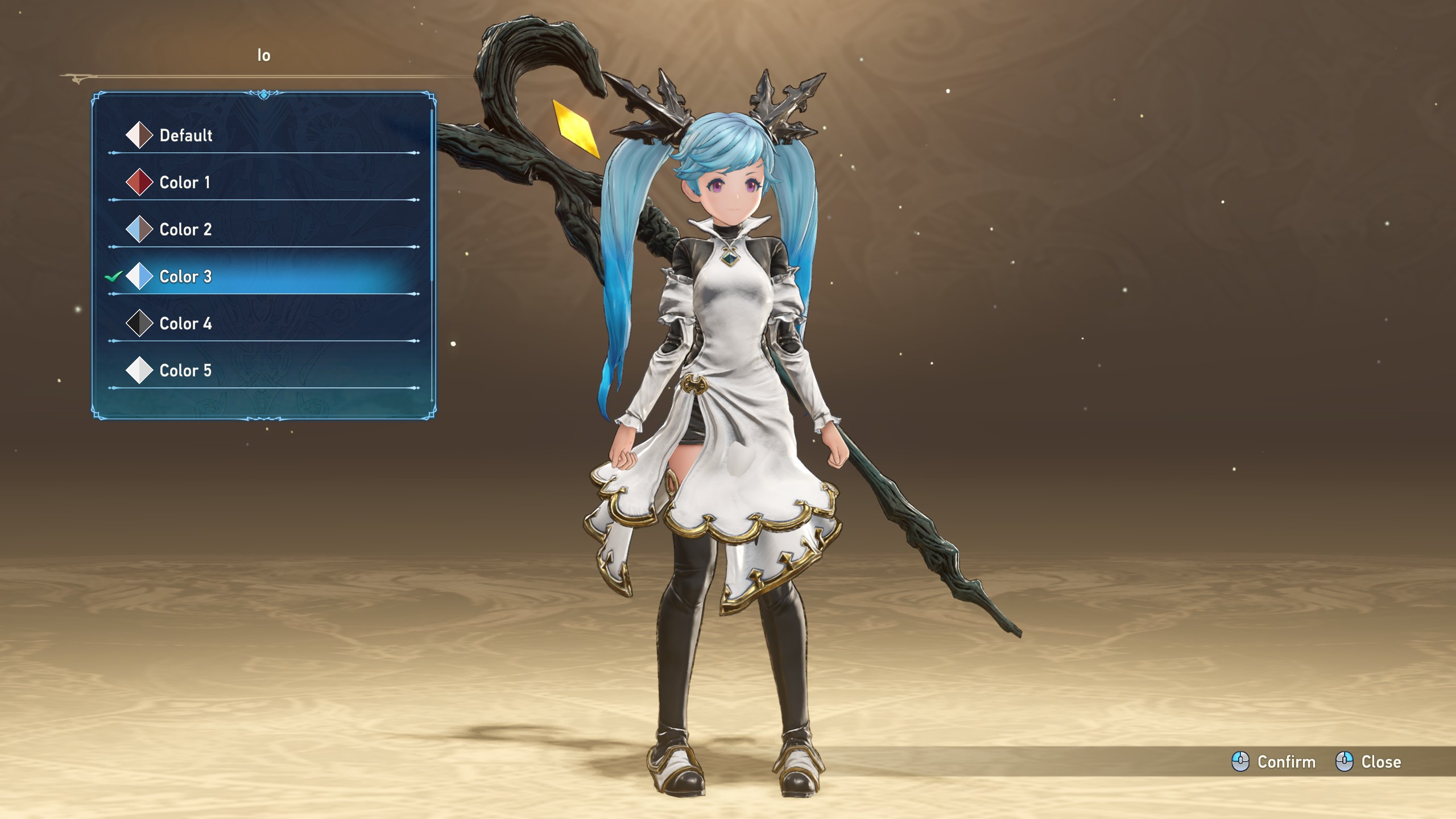Select the Default color option
Screen dimensions: 1456x819
point(185,135)
